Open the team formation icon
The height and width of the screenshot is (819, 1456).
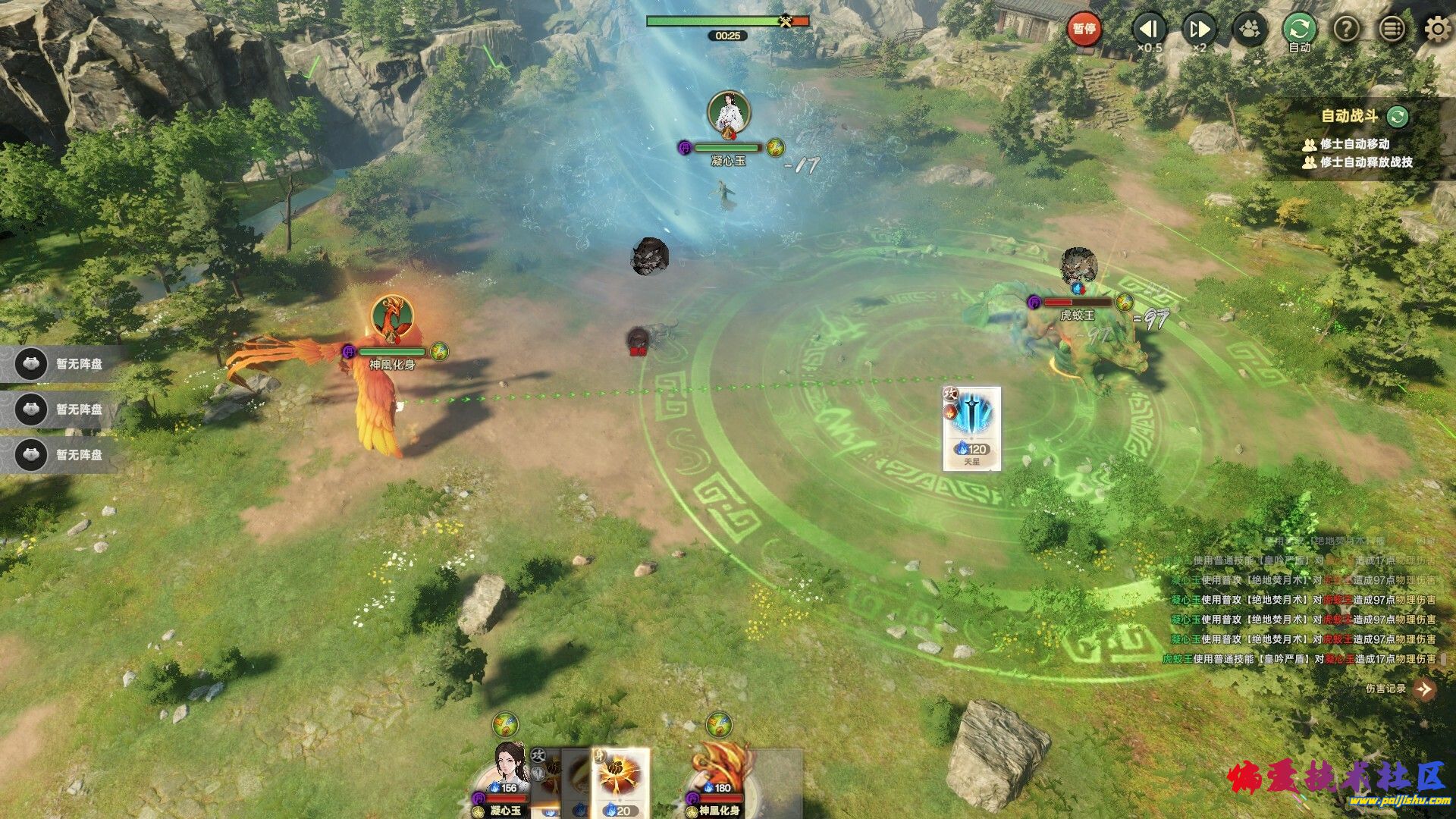pyautogui.click(x=1250, y=30)
